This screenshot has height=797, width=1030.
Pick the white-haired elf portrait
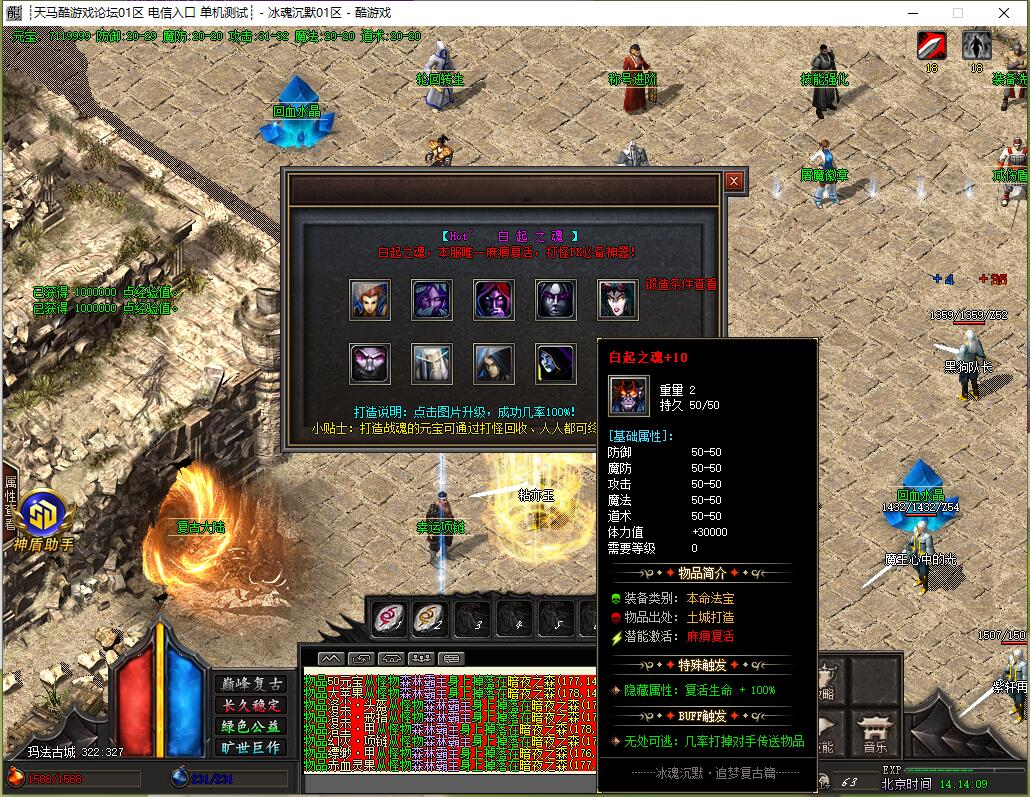point(432,363)
